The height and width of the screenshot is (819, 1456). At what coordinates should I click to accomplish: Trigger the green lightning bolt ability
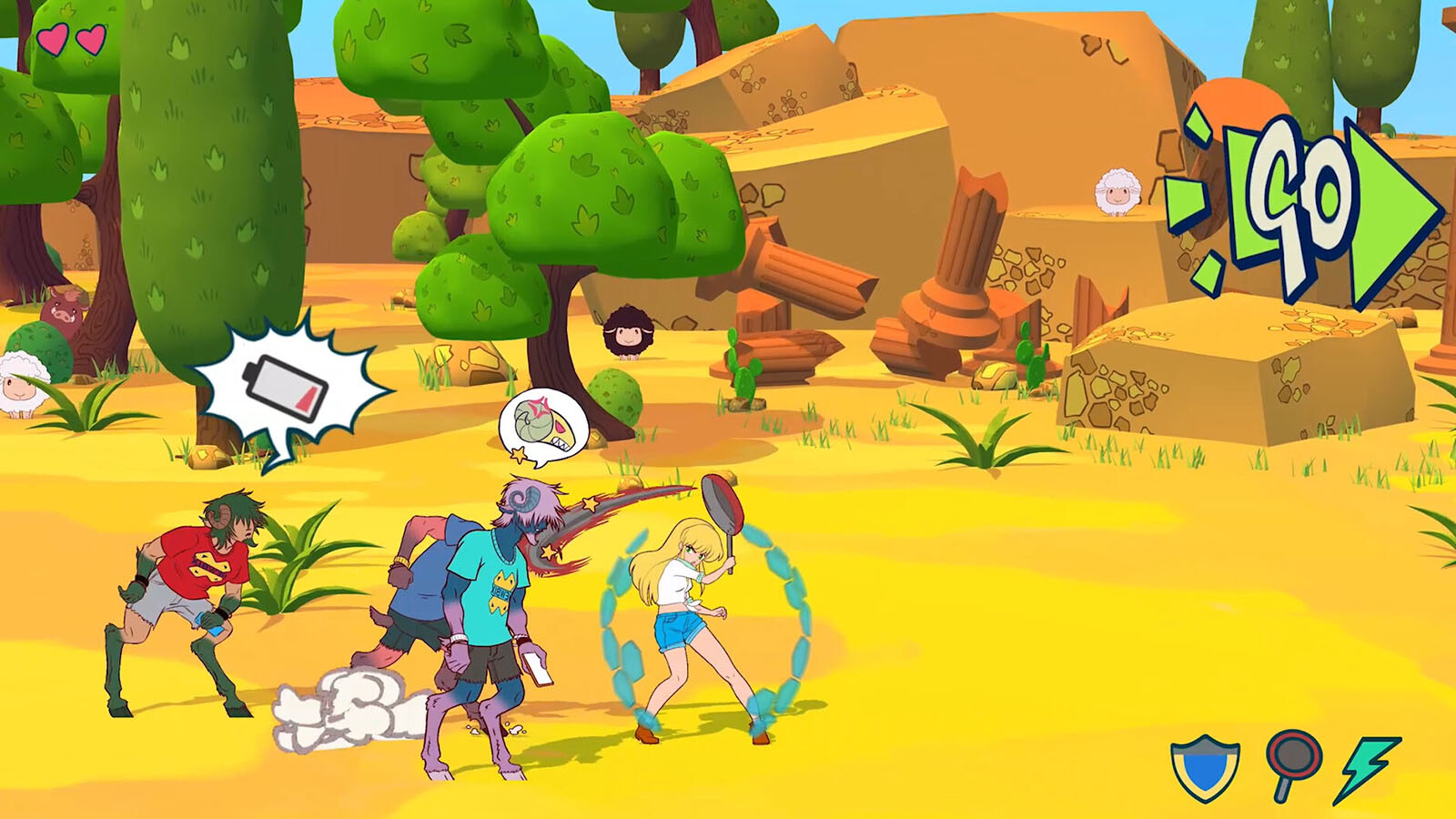[1368, 767]
